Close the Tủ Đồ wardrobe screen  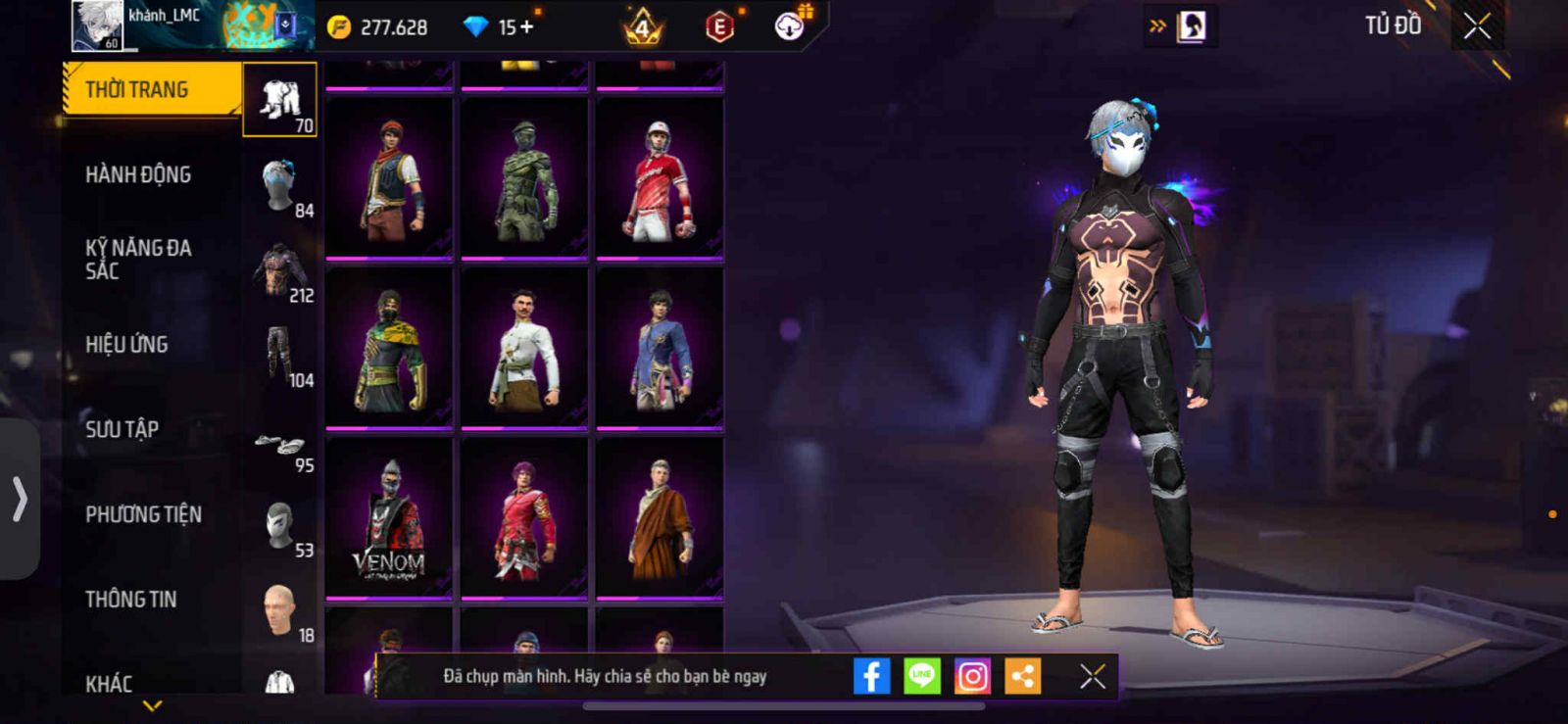point(1477,26)
